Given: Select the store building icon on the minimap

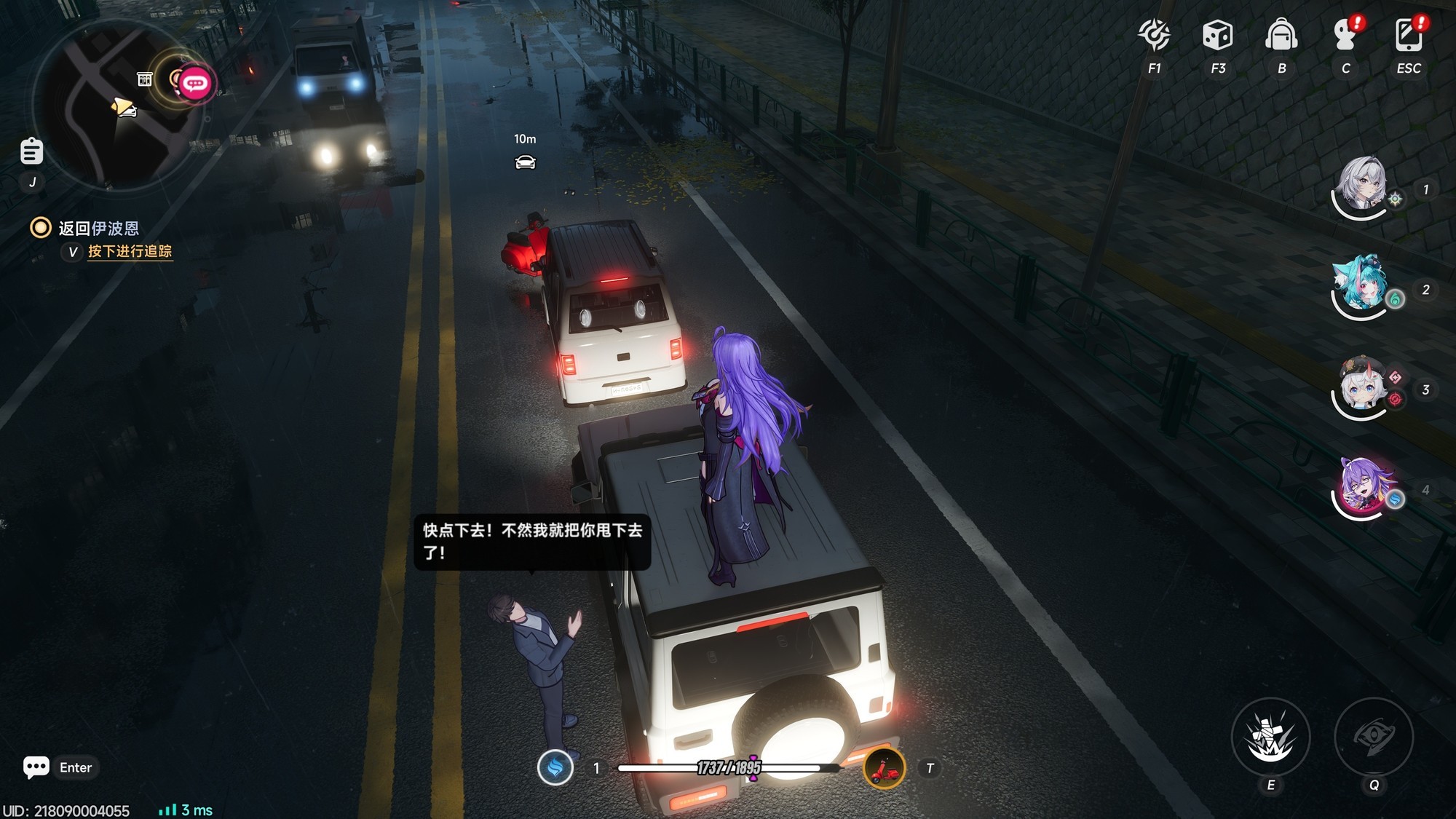Looking at the screenshot, I should click(145, 78).
